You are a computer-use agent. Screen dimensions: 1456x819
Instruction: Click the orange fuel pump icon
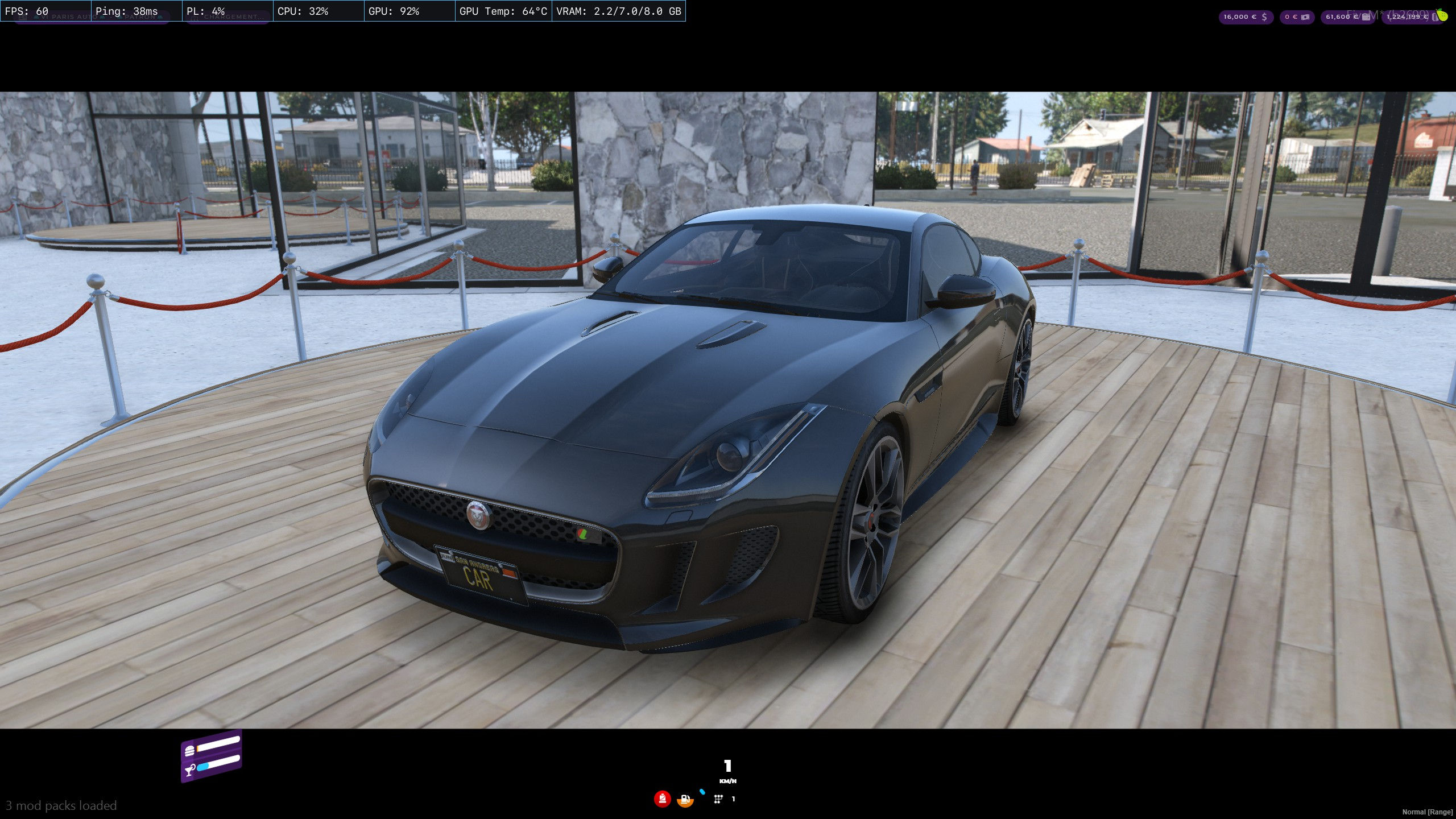coord(685,800)
